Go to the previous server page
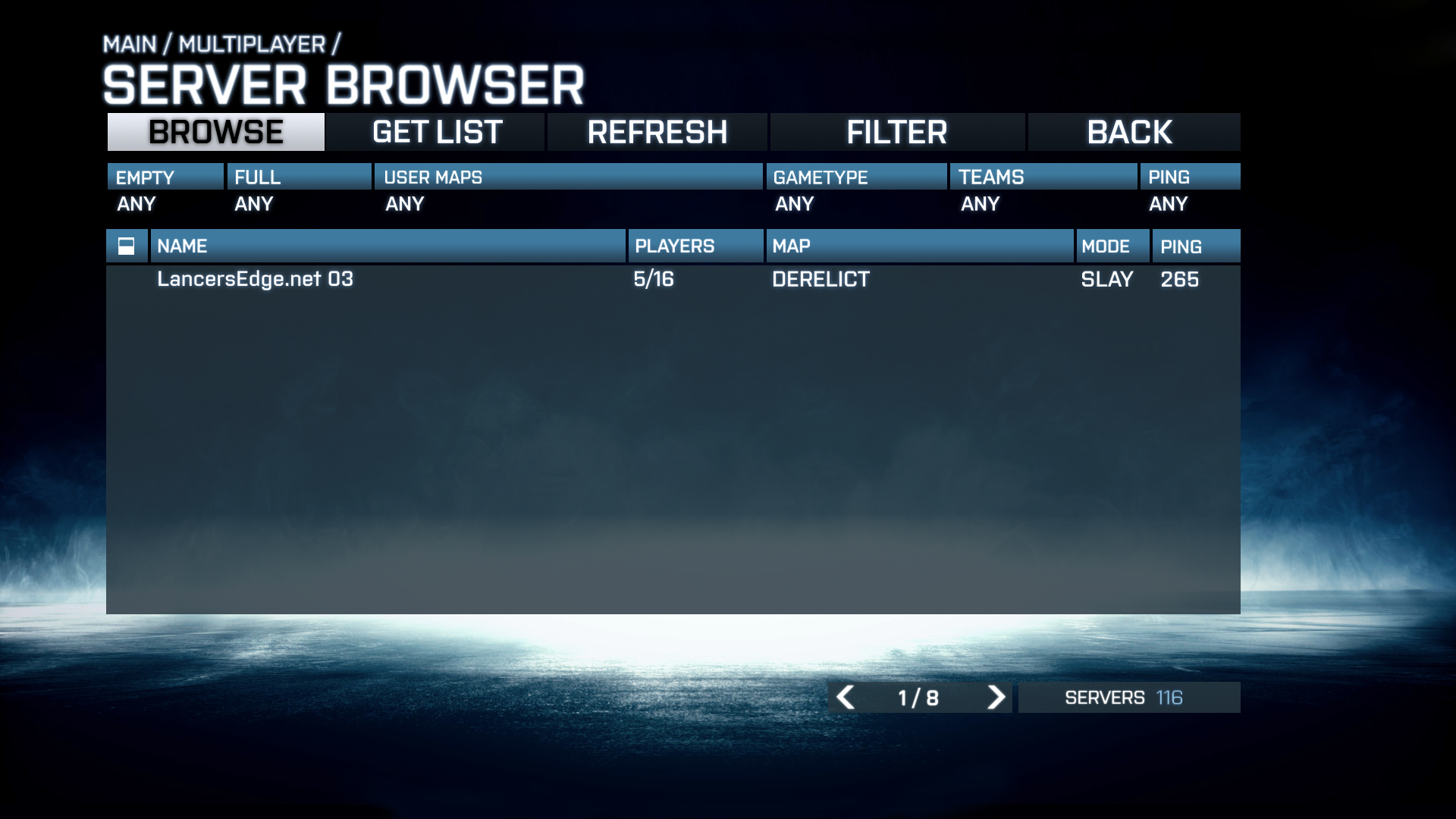 coord(846,697)
